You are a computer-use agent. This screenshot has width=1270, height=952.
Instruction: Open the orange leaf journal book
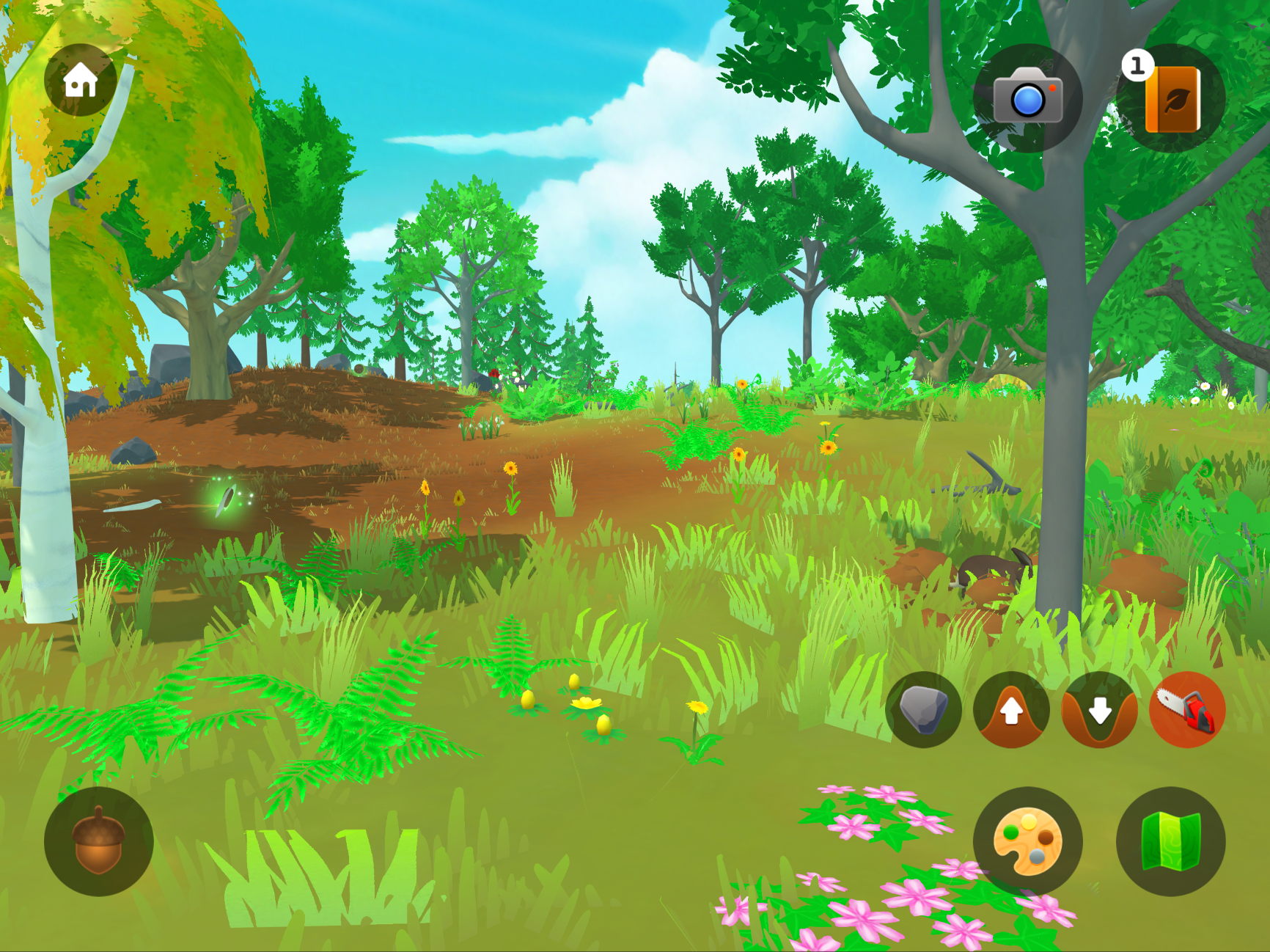point(1171,98)
